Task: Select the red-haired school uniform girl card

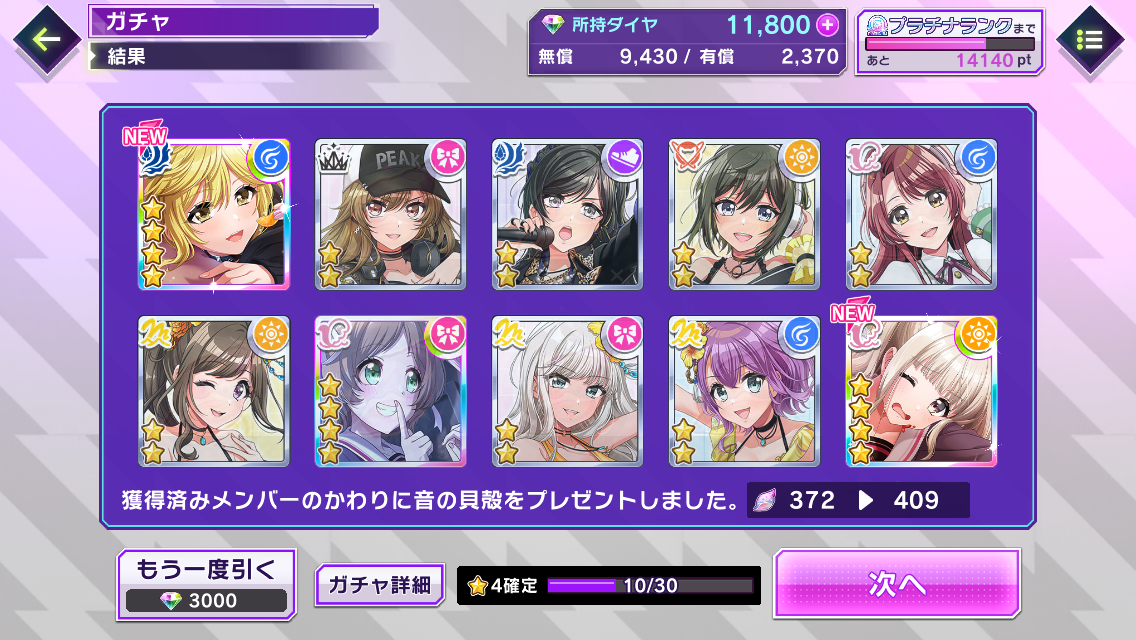Action: (x=921, y=215)
